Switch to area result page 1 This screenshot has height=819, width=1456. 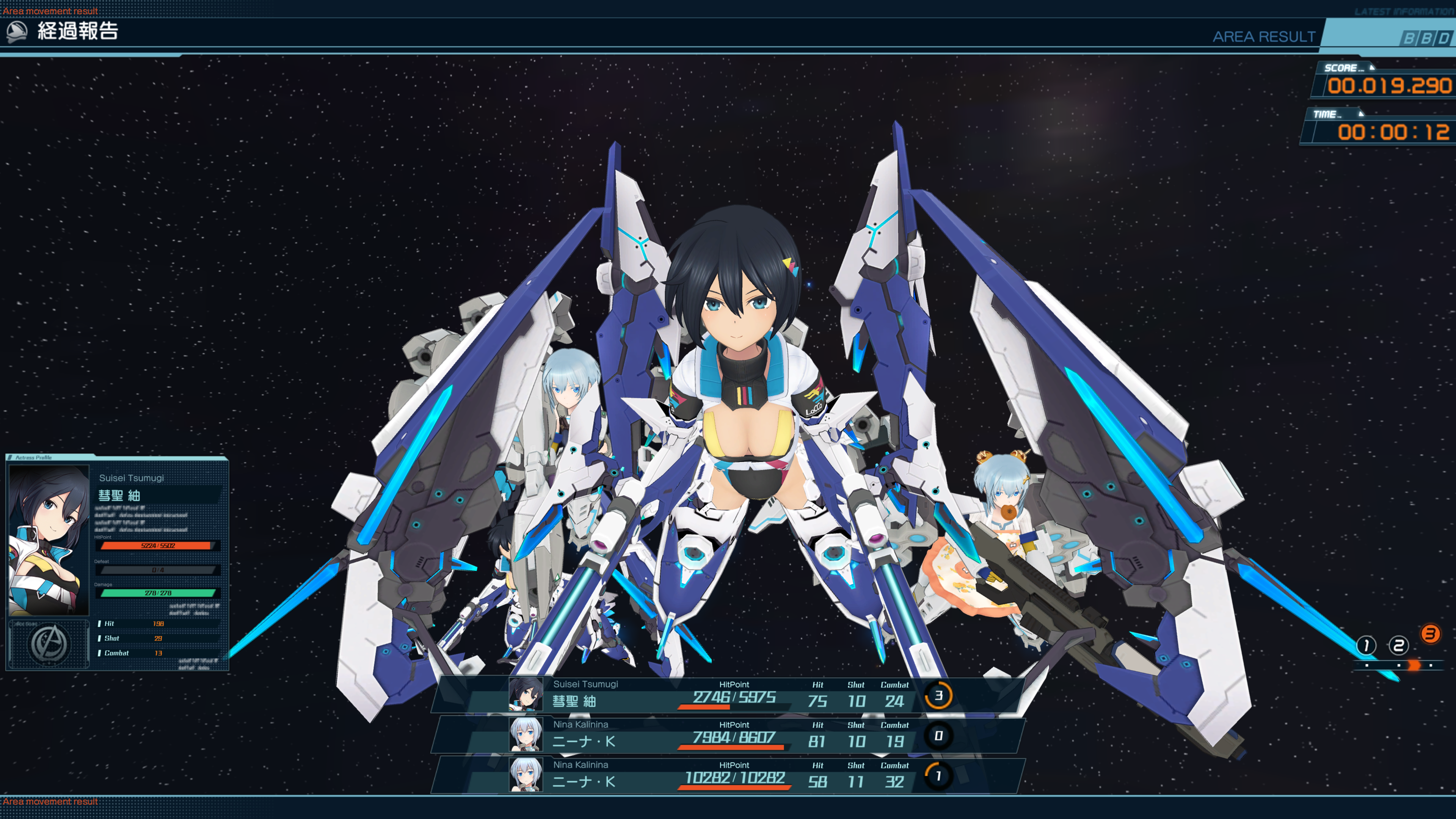[1366, 645]
